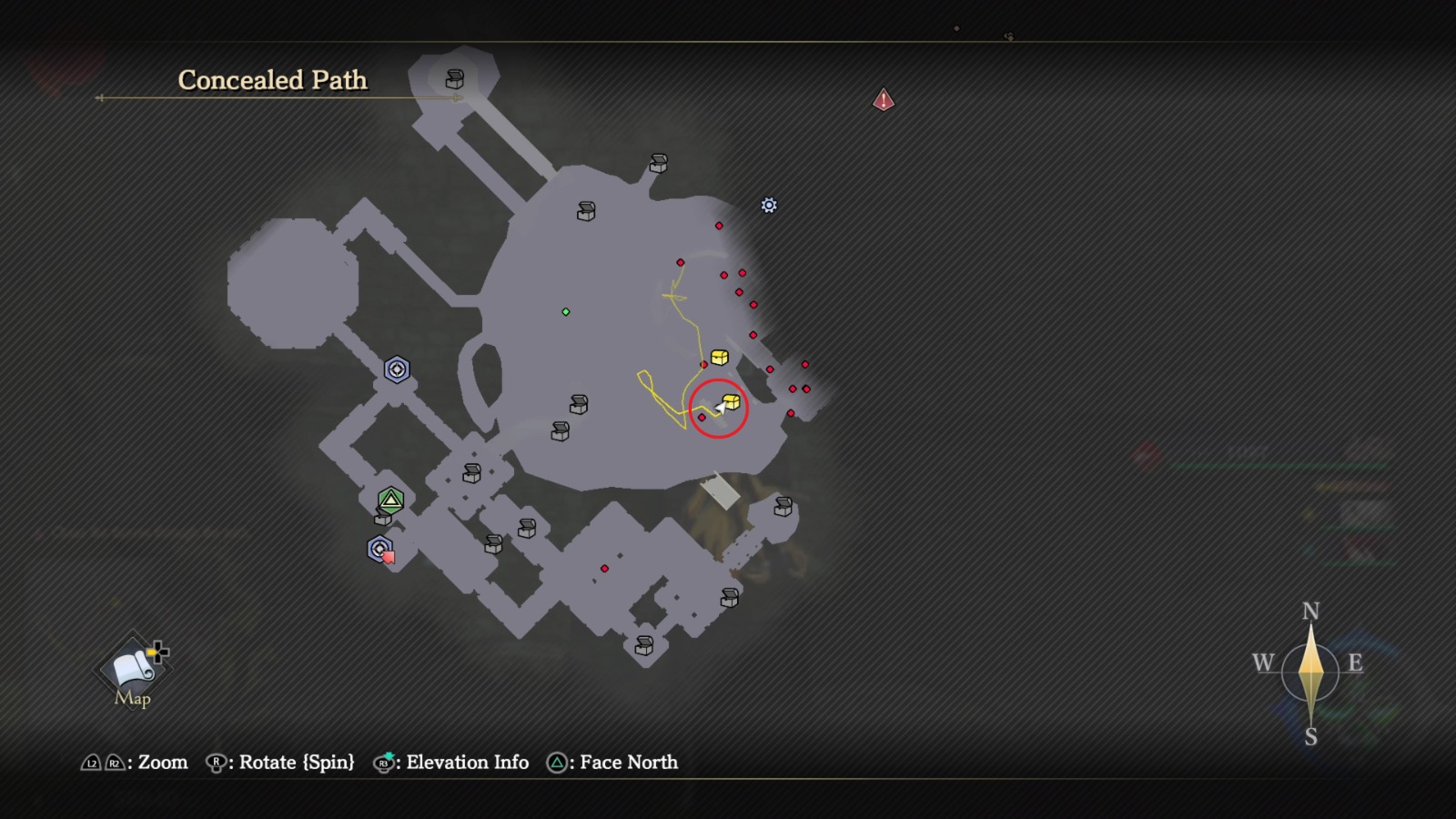Open the Map scroll icon
Screen dimensions: 1456x819
pyautogui.click(x=133, y=669)
